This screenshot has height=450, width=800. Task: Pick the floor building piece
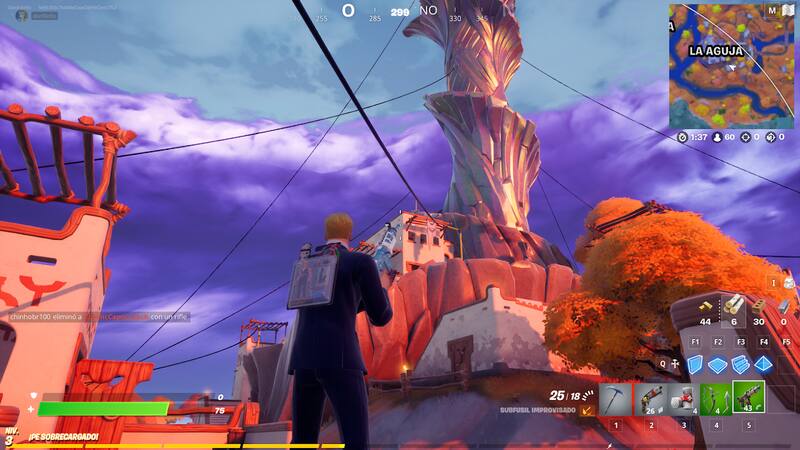[718, 363]
